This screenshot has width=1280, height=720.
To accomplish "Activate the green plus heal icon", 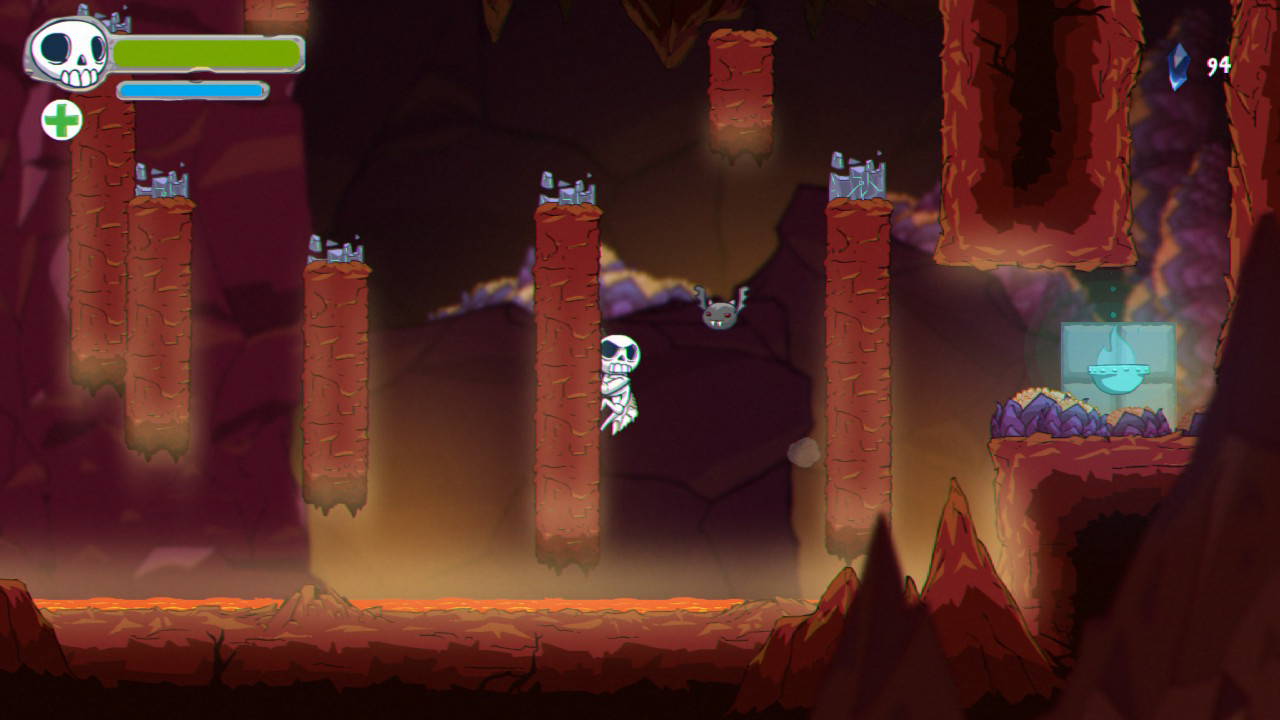I will pos(62,121).
